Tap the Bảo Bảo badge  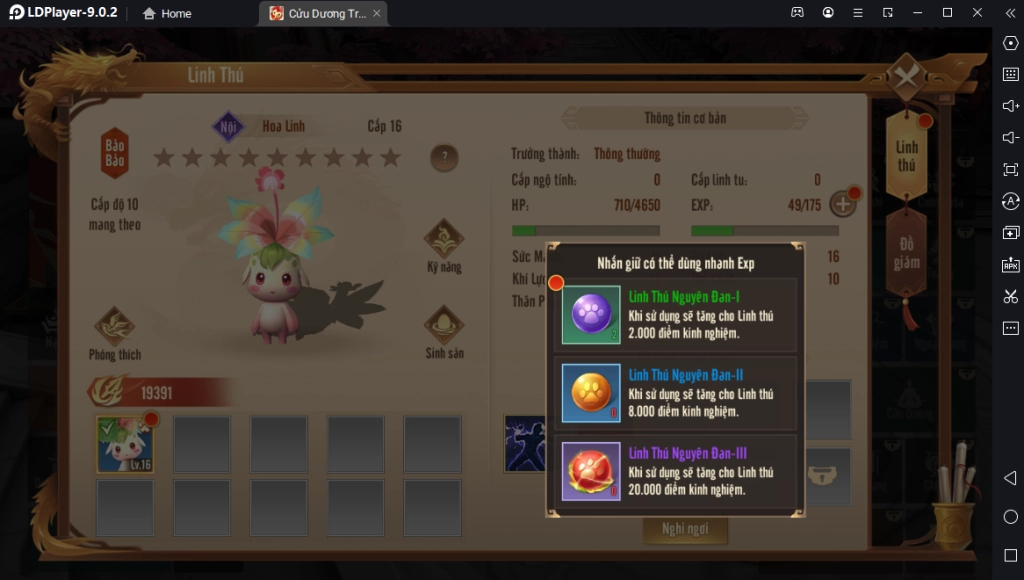click(x=115, y=152)
